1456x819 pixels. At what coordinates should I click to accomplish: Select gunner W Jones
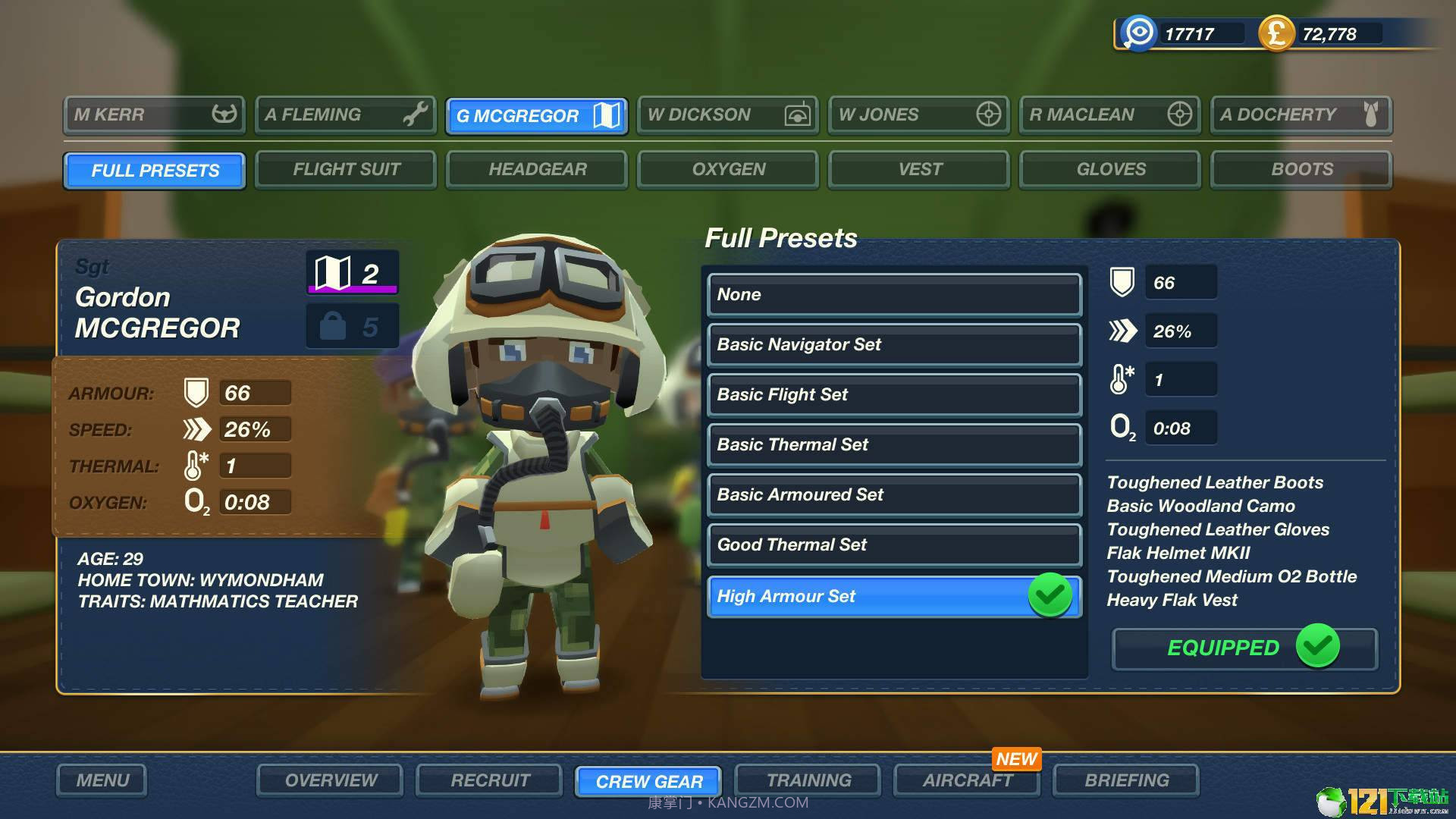[x=918, y=115]
